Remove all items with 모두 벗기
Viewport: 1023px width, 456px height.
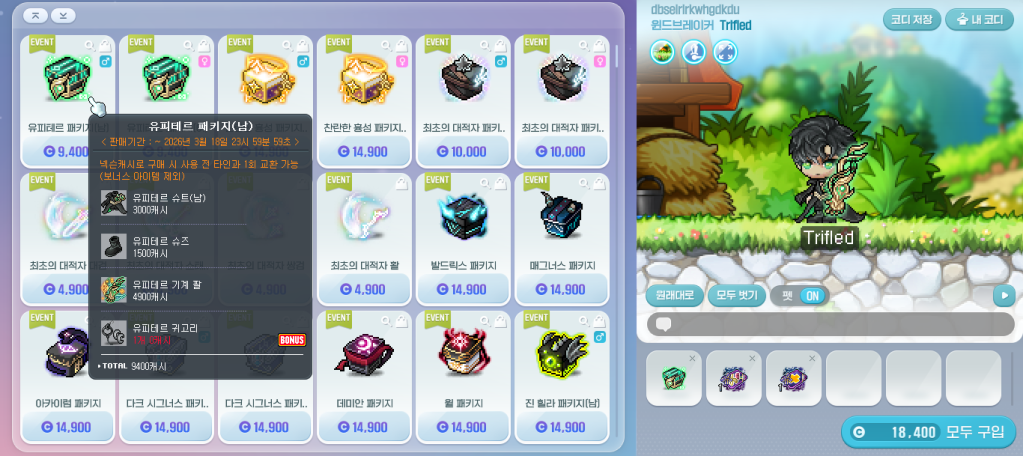736,296
